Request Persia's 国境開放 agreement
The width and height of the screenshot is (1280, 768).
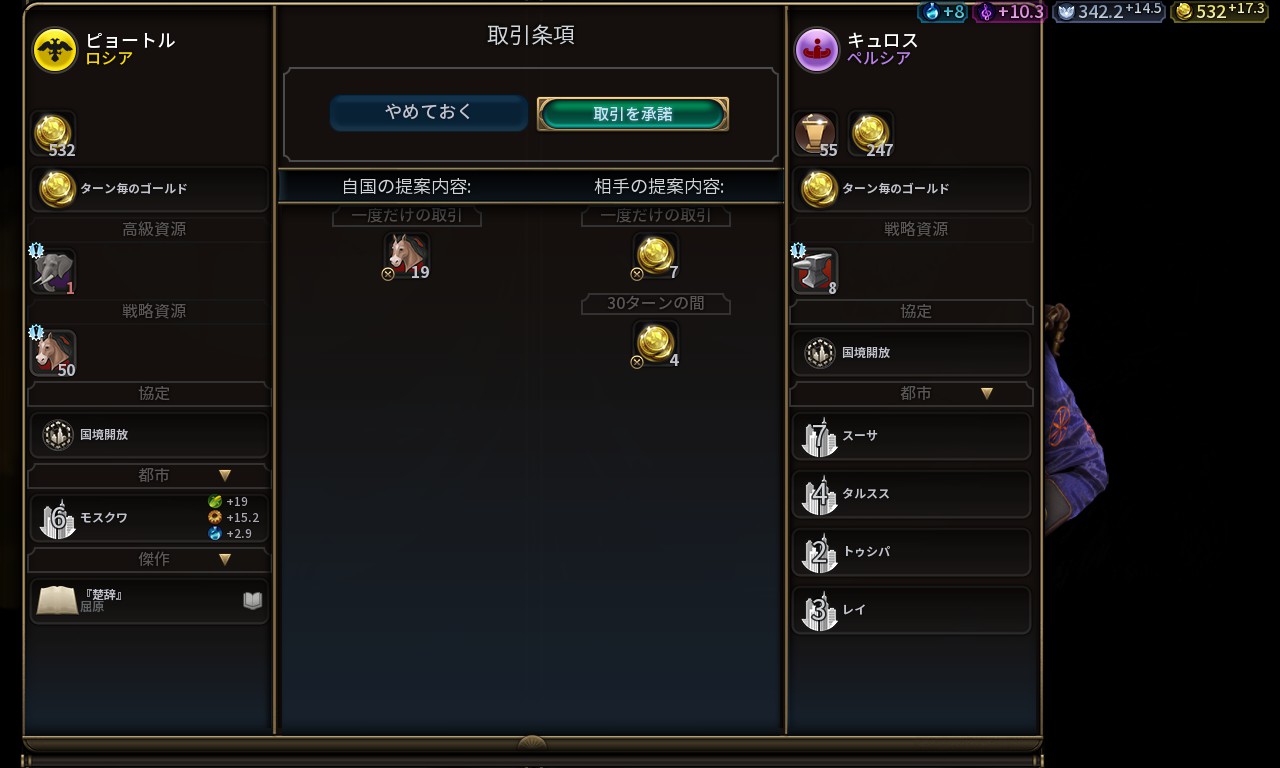pyautogui.click(x=910, y=353)
